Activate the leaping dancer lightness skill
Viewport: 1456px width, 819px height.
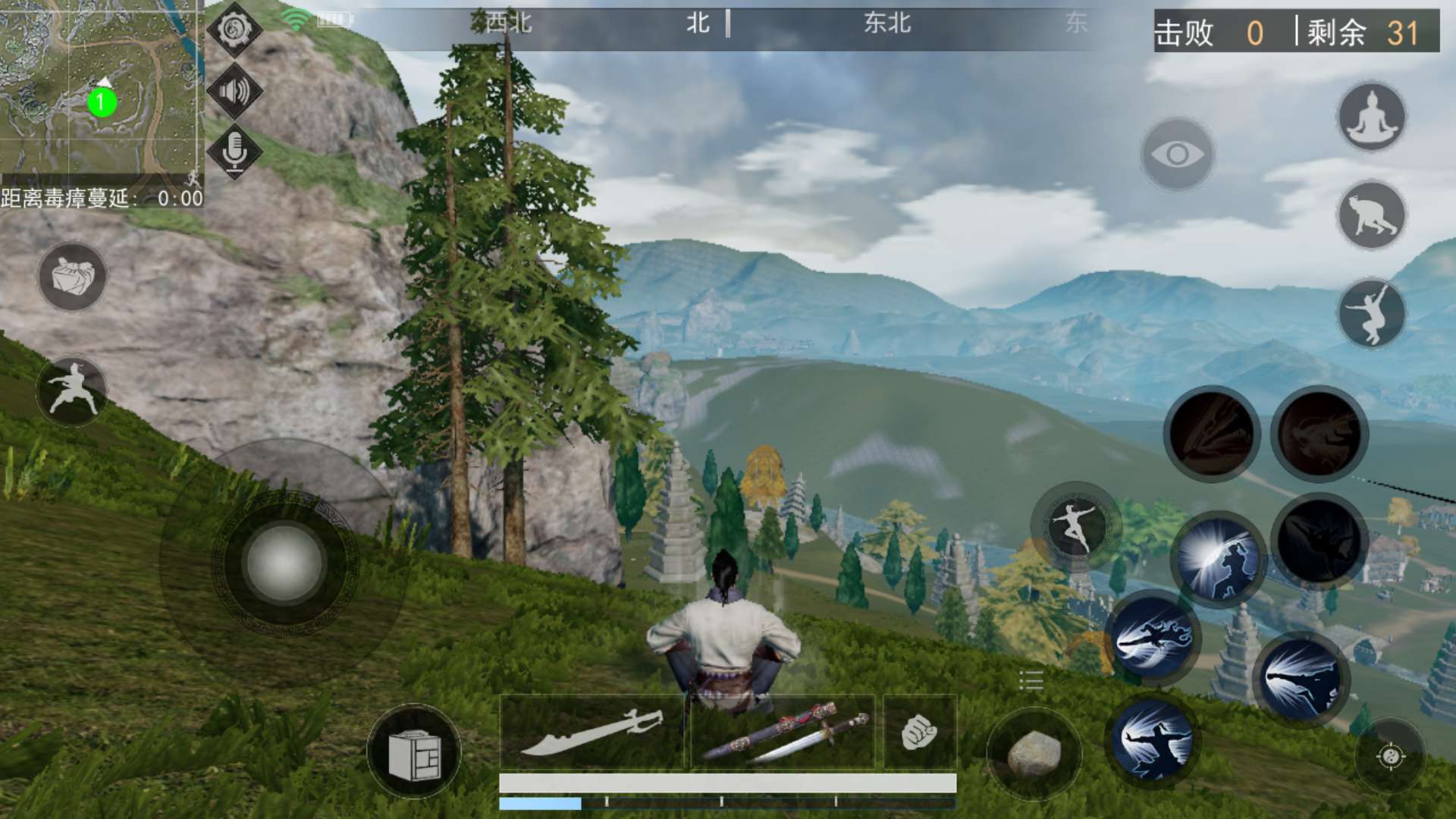(1075, 526)
